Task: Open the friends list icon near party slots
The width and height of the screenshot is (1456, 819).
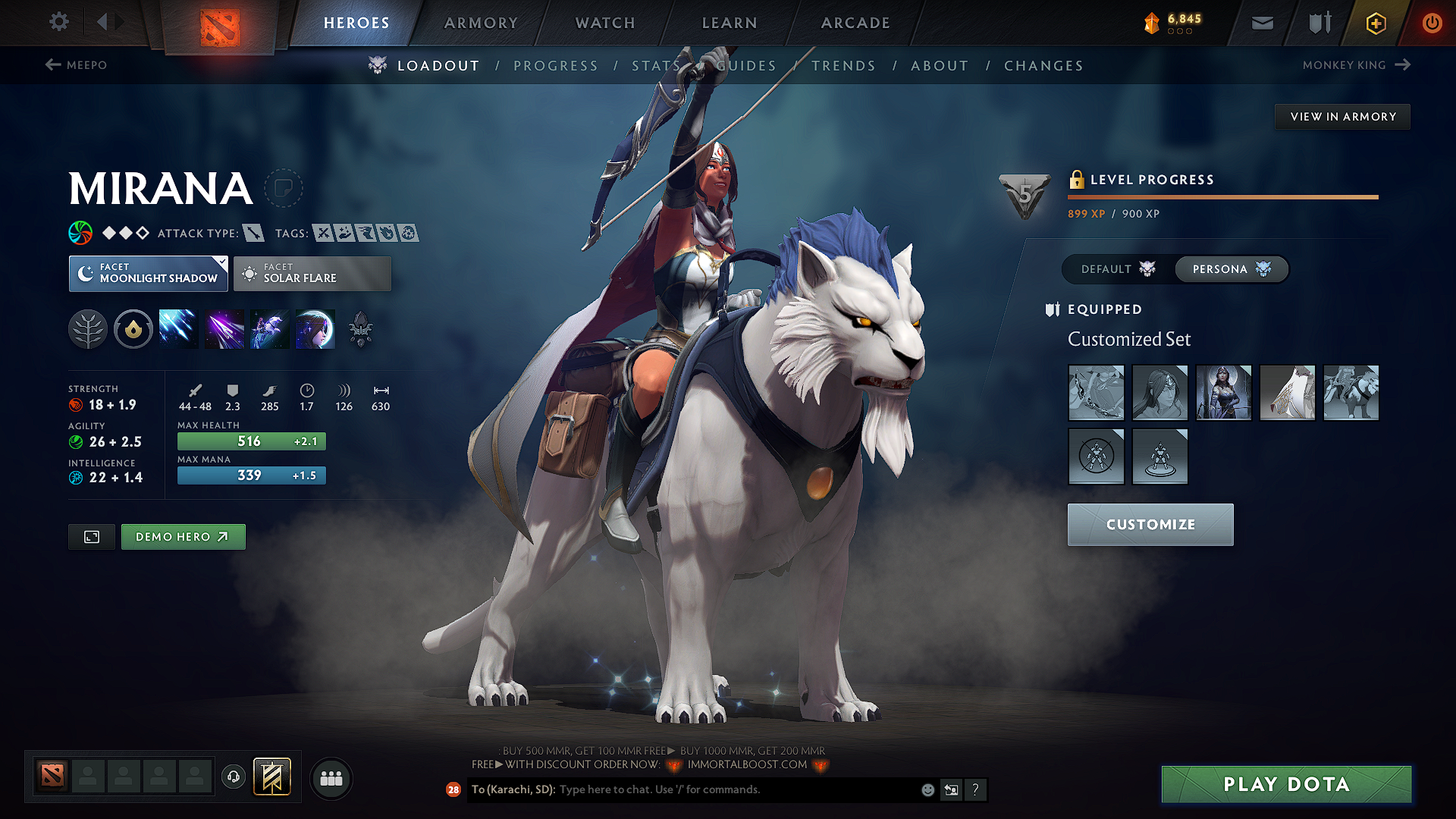Action: 331,778
